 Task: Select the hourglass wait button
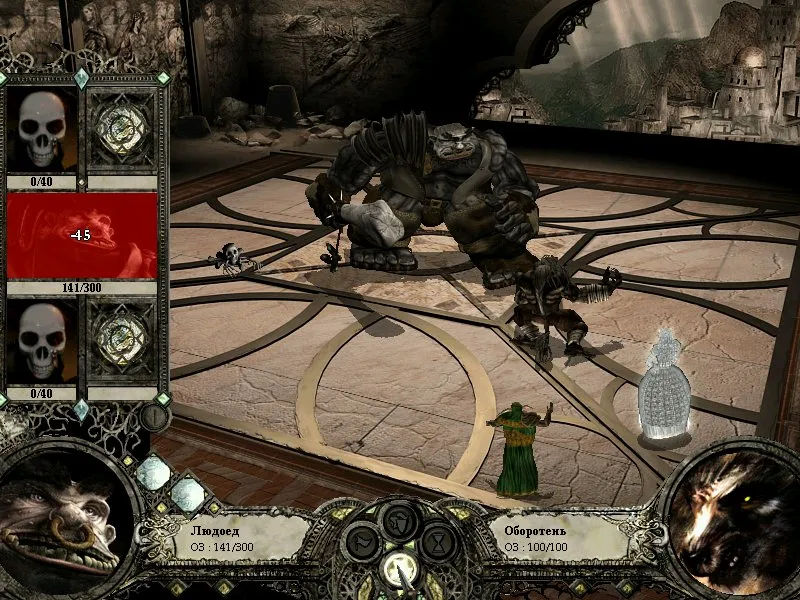439,543
